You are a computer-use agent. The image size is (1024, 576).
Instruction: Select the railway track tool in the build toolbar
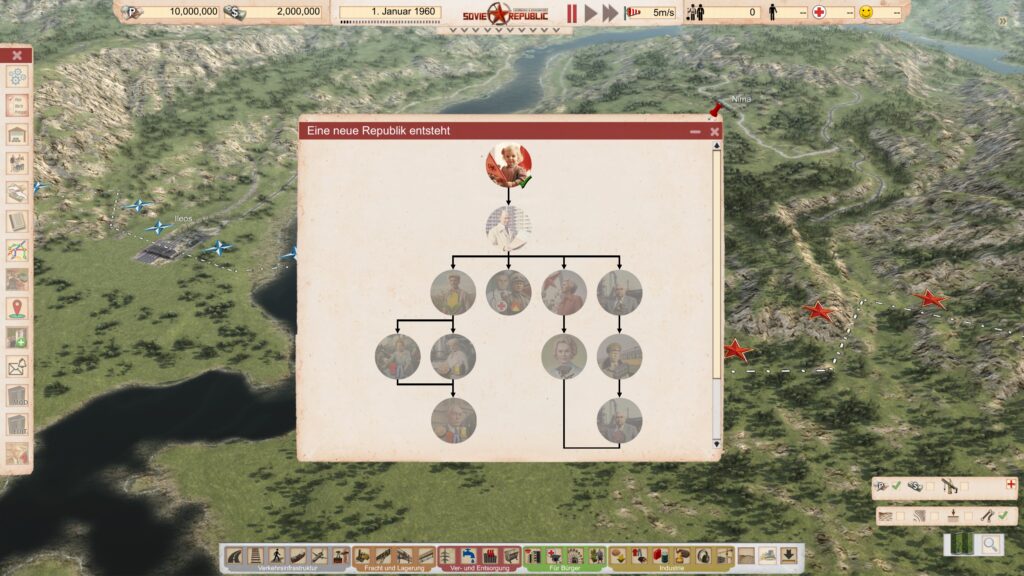(x=255, y=556)
